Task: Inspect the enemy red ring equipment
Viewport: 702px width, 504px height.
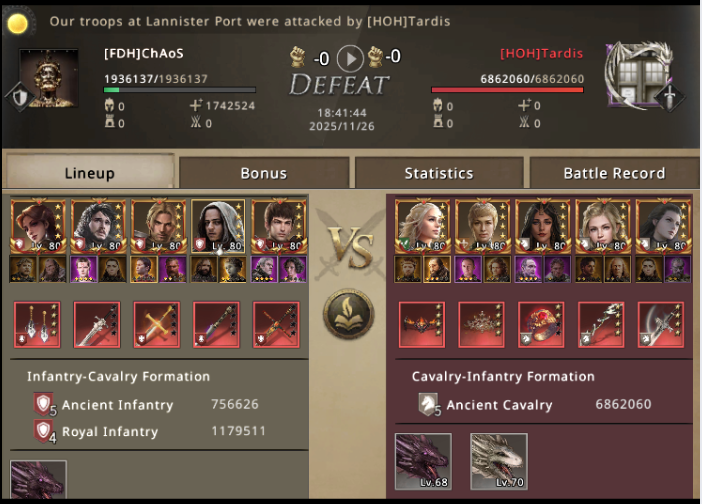Action: [541, 324]
